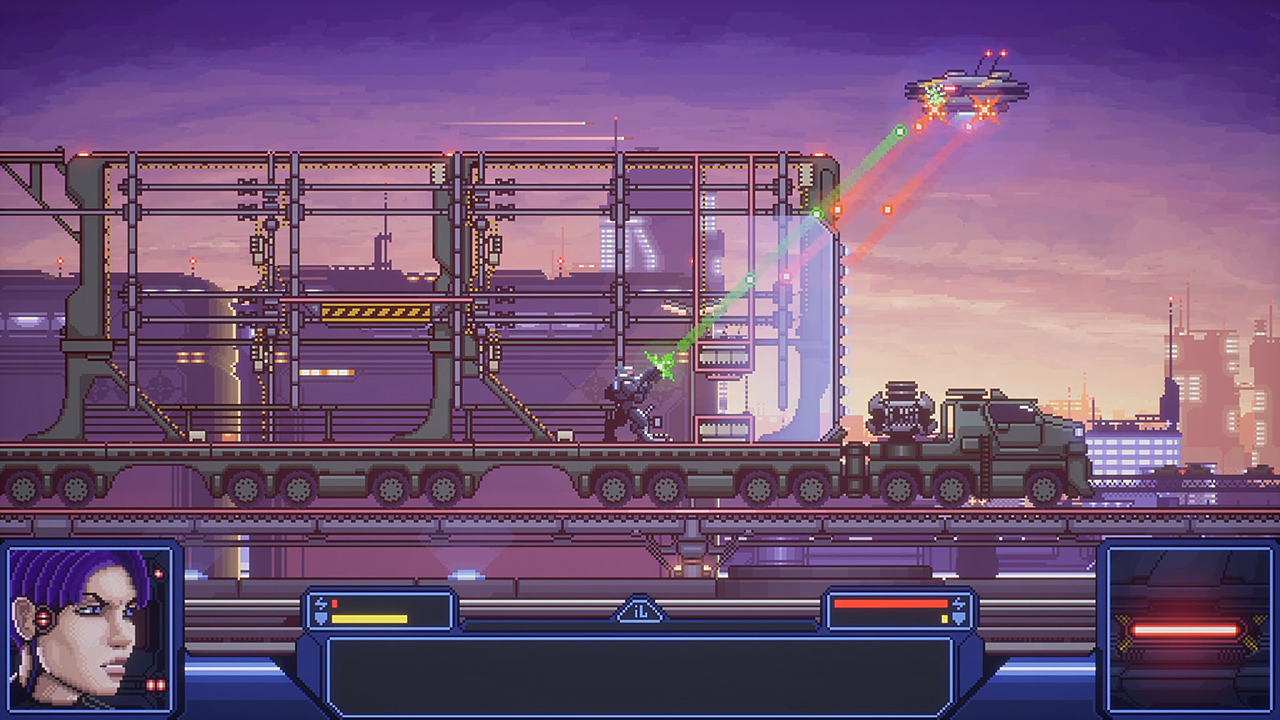
Task: Toggle the small yellow indicator under the red health bar
Action: click(x=944, y=619)
